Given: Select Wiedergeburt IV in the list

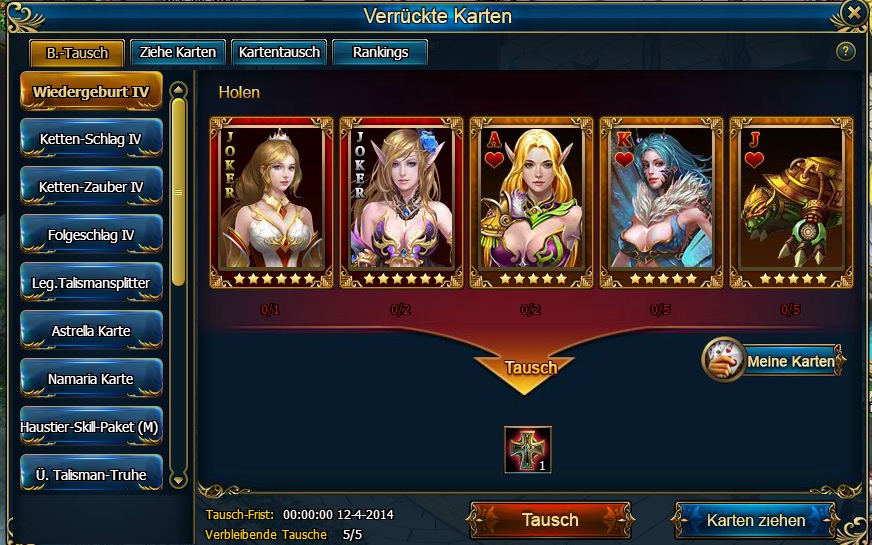Looking at the screenshot, I should [x=91, y=92].
